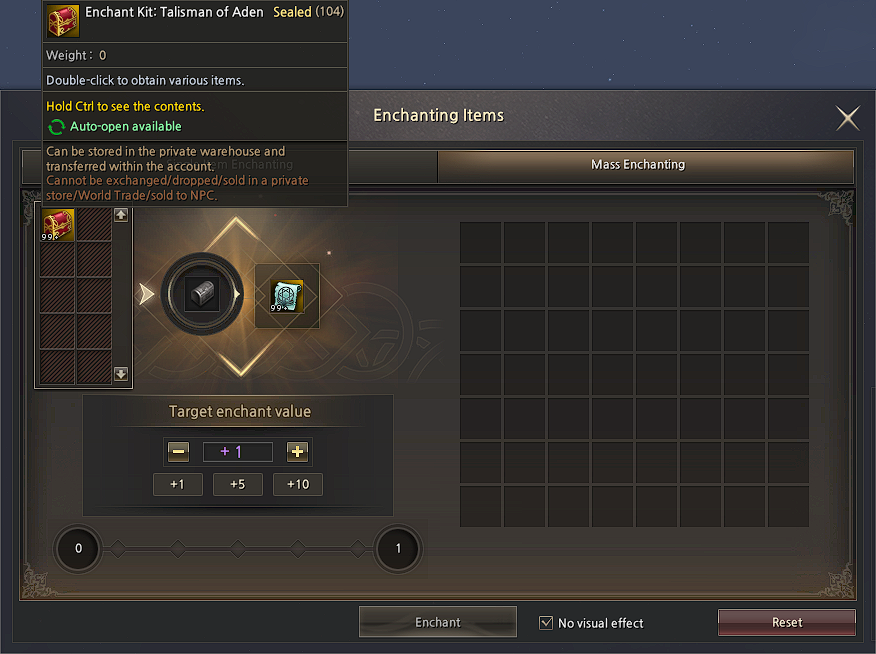Choose the +1 enchant preset
The image size is (876, 654).
pos(178,484)
